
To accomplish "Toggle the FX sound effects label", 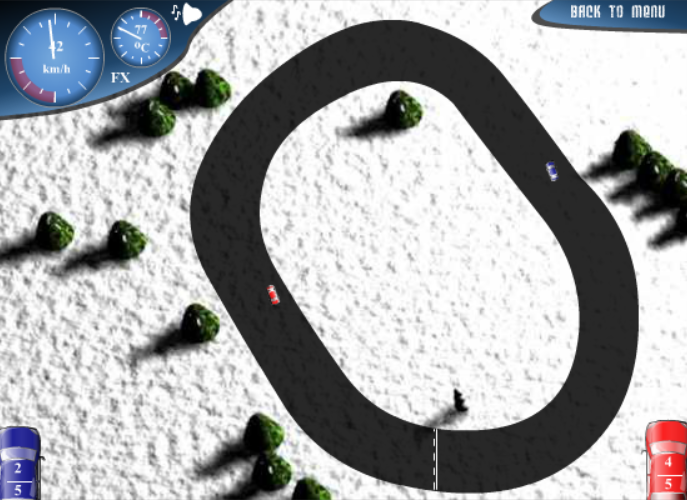I will coord(120,77).
